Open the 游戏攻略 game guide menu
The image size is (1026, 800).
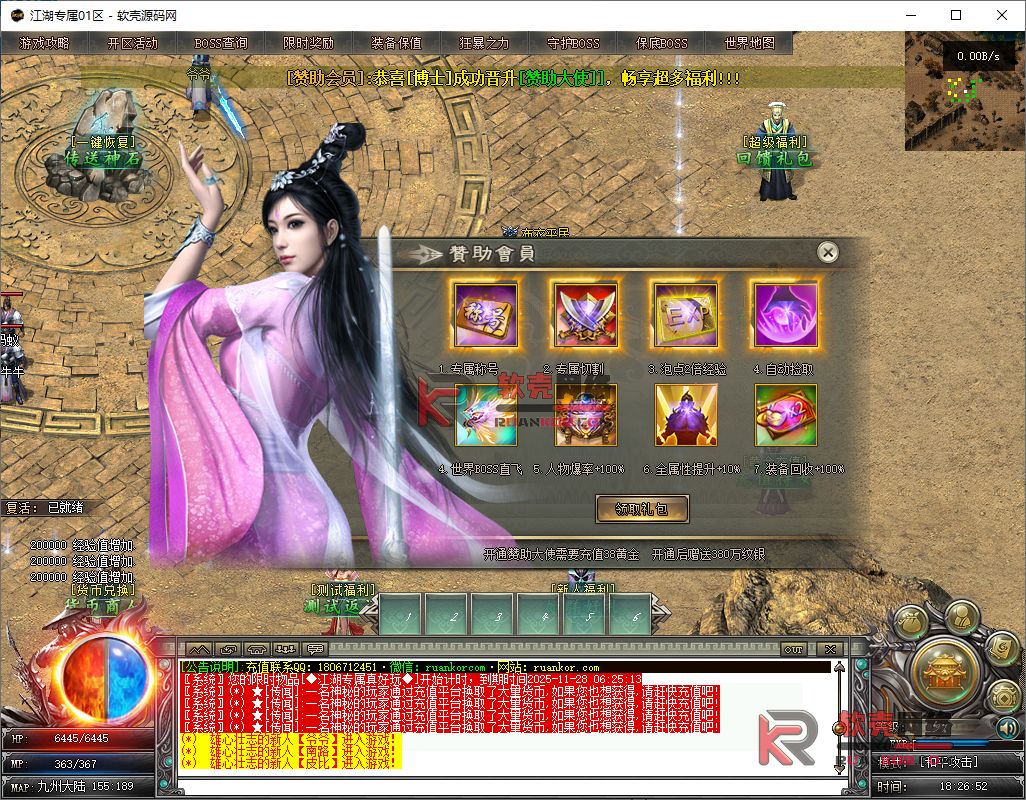(44, 43)
